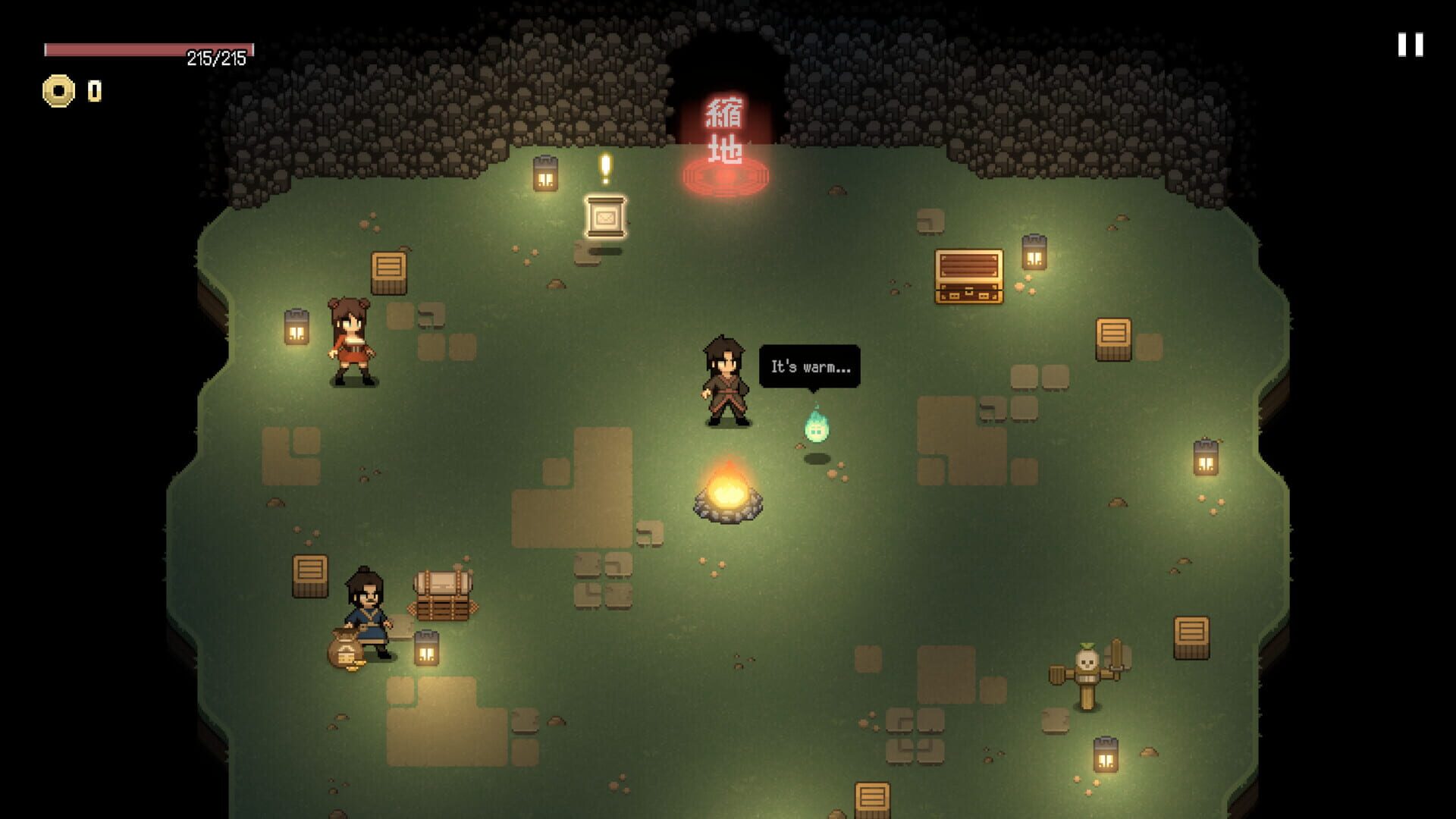The image size is (1456, 819).
Task: Select the gold coin currency icon
Action: click(59, 91)
